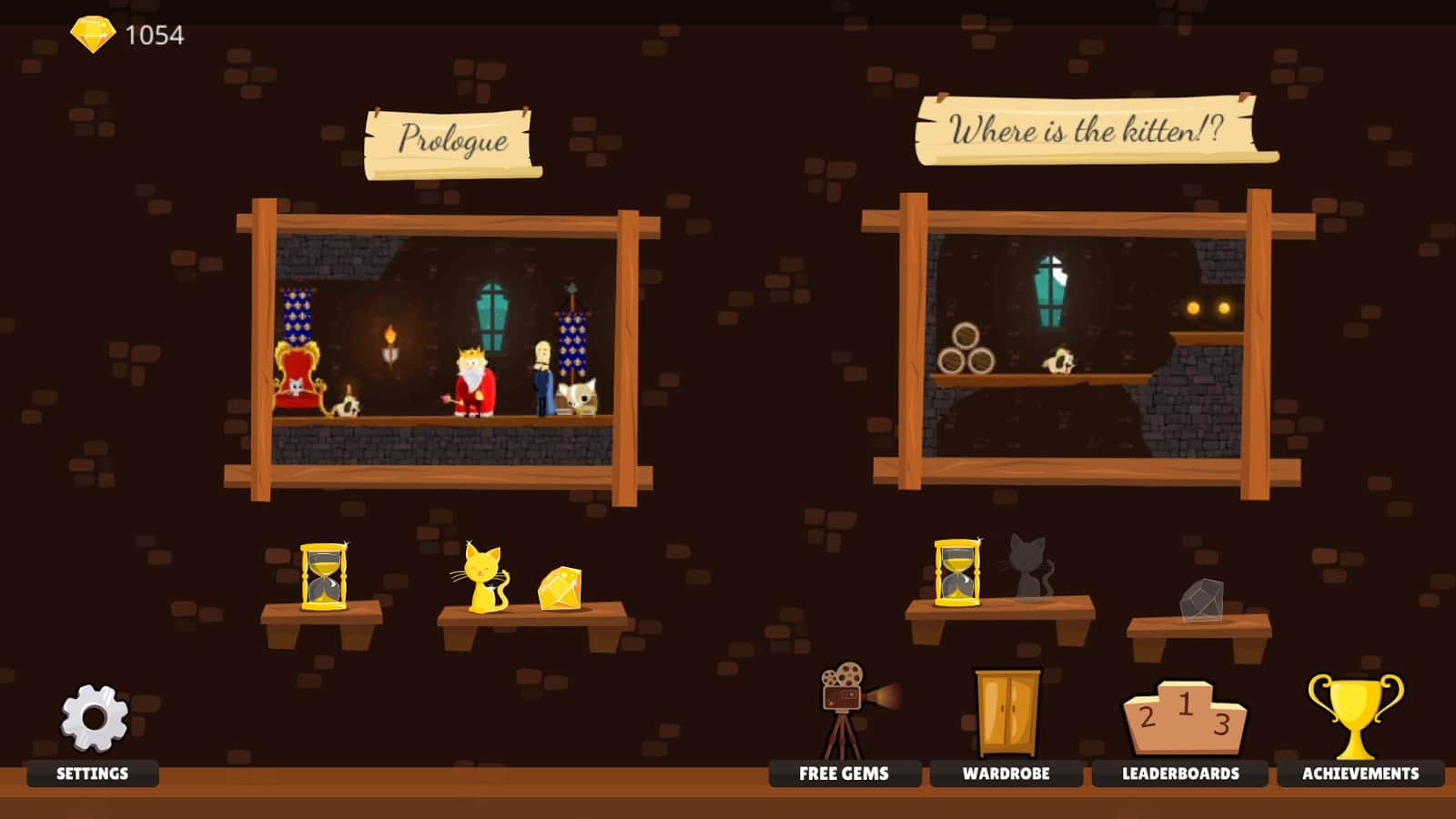Screen dimensions: 1456x819
Task: Show the Achievements trophy screen
Action: click(x=1356, y=717)
